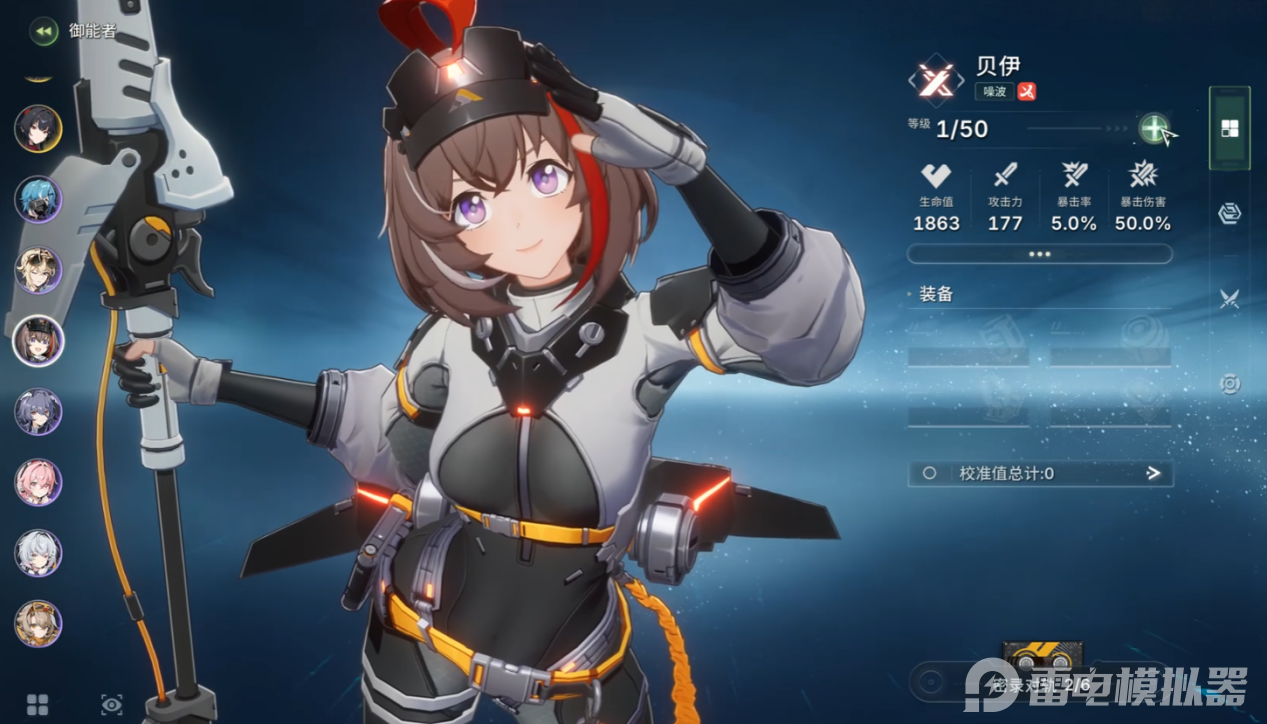Select the active overview tab with squares icon
The width and height of the screenshot is (1267, 724).
pos(1230,128)
